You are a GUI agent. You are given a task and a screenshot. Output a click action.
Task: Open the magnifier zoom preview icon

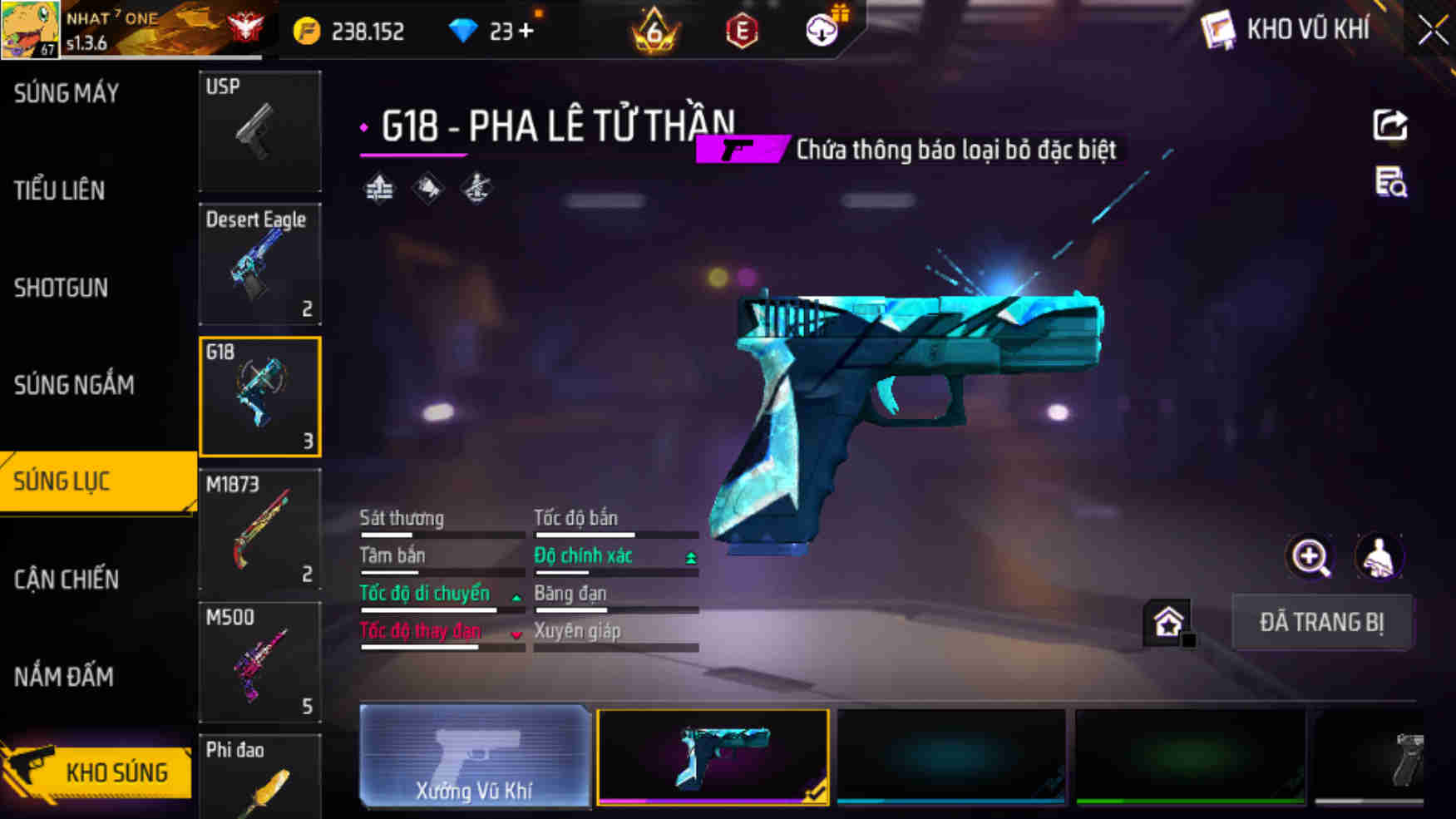(1310, 556)
